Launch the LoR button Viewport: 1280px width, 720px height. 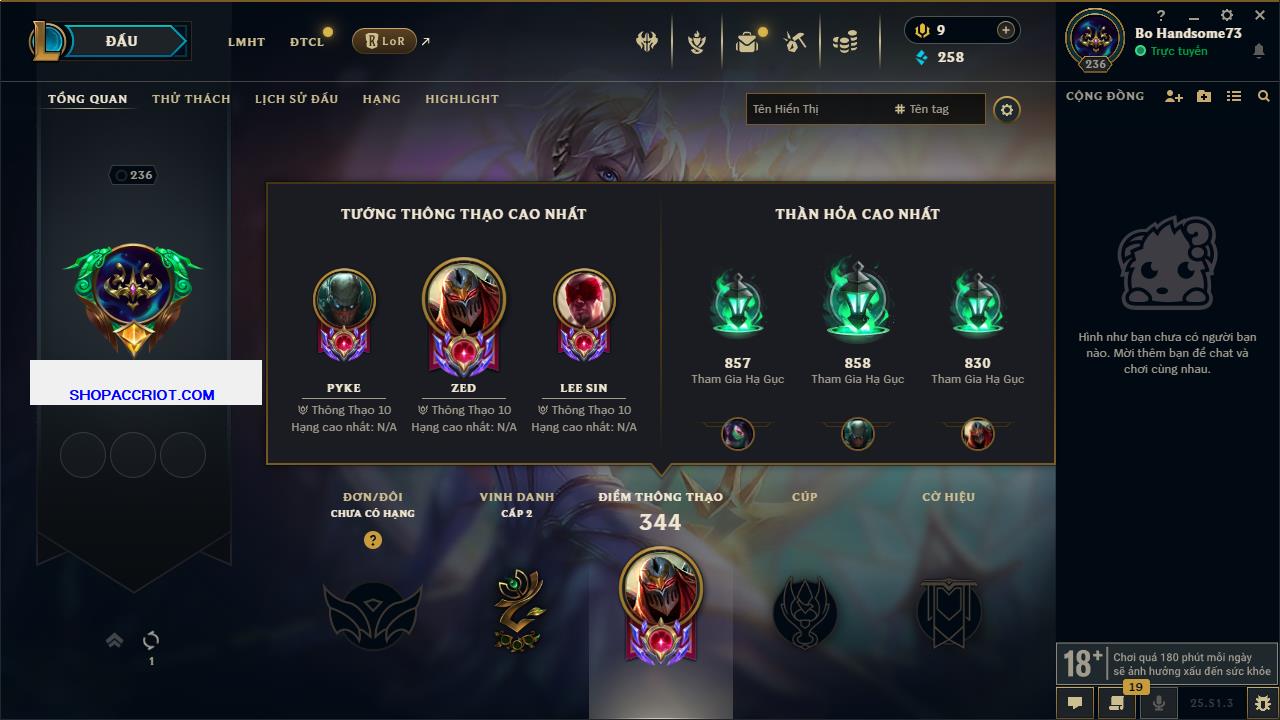click(x=384, y=41)
